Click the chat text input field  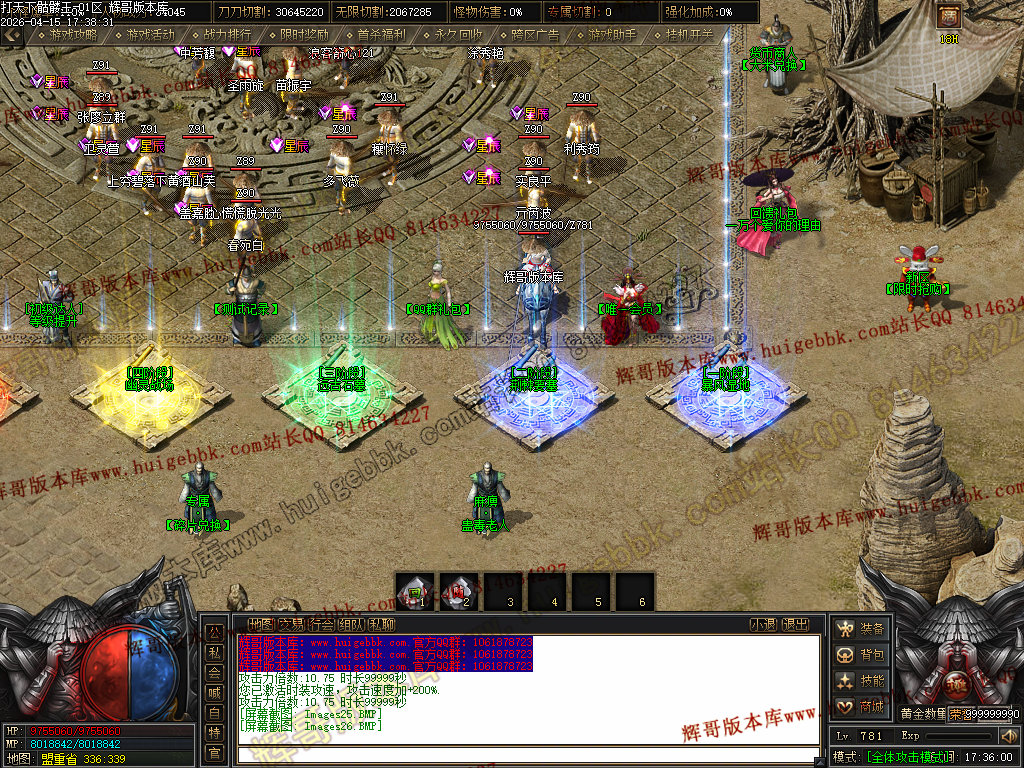pos(528,755)
